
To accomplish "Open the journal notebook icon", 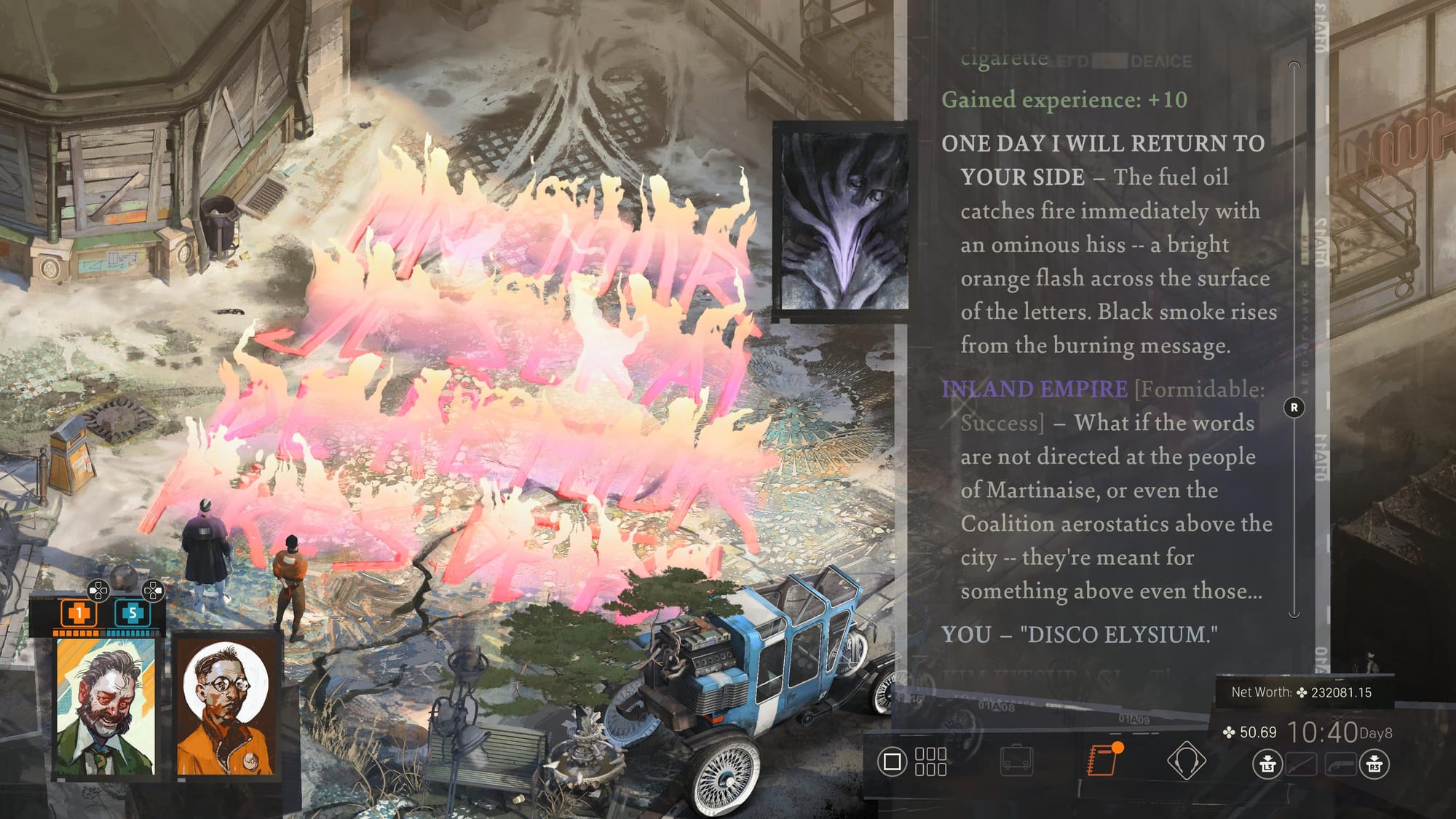I will (1102, 760).
